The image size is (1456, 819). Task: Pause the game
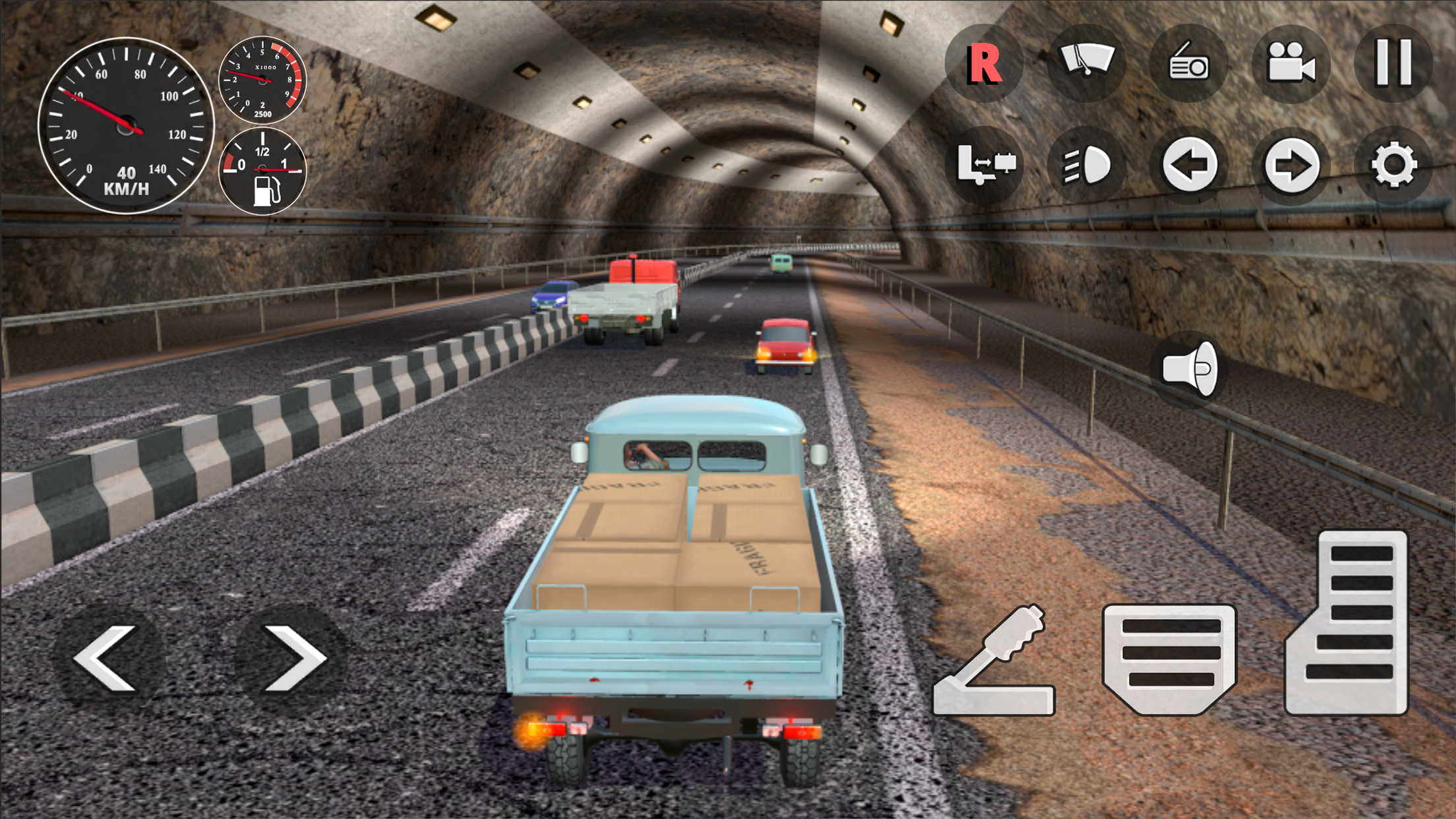(1393, 63)
